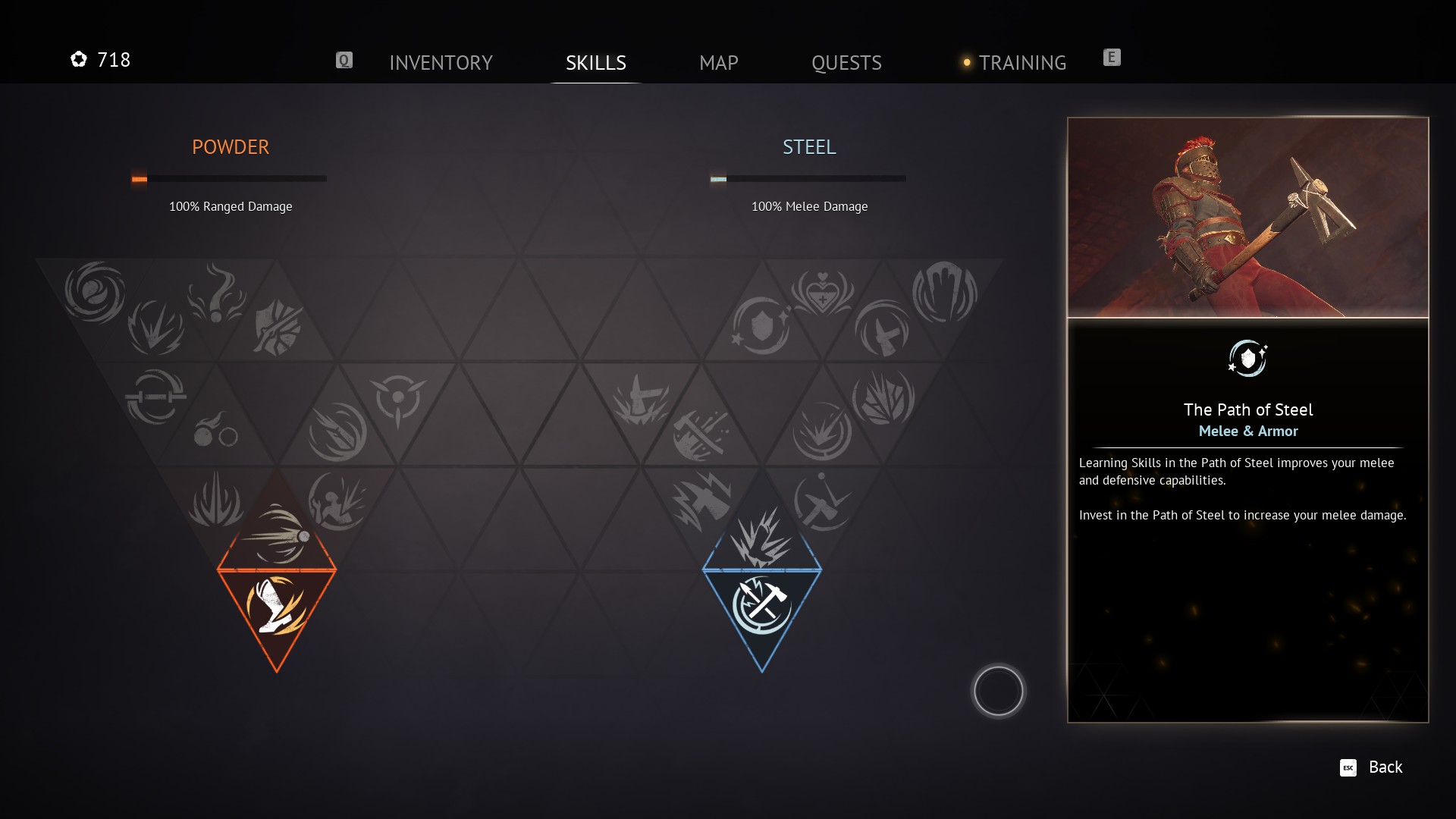Select the flying bullet skill in Powder tree
Viewport: 1456px width, 819px height.
point(277,535)
